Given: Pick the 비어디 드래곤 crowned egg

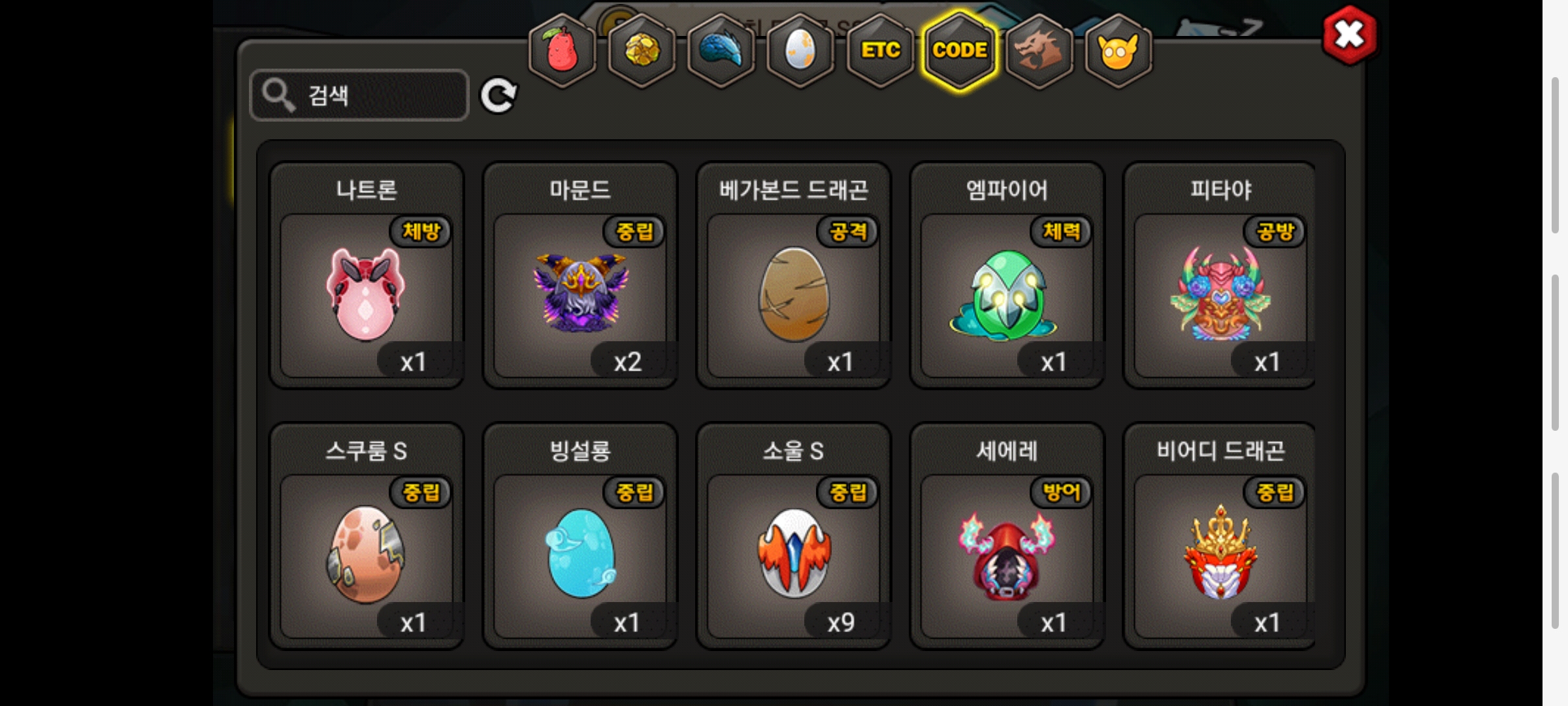Looking at the screenshot, I should click(1220, 554).
